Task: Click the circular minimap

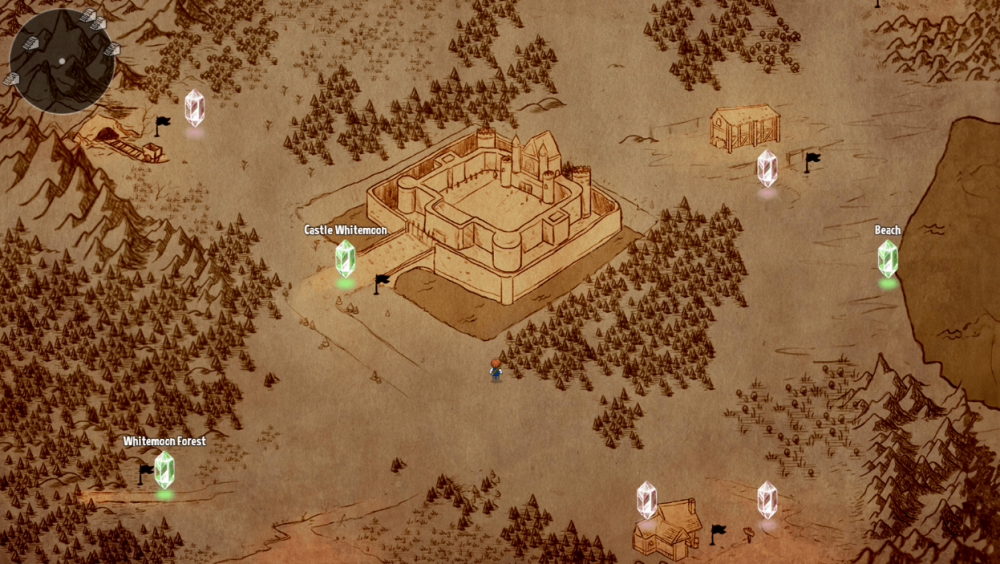Action: tap(62, 61)
